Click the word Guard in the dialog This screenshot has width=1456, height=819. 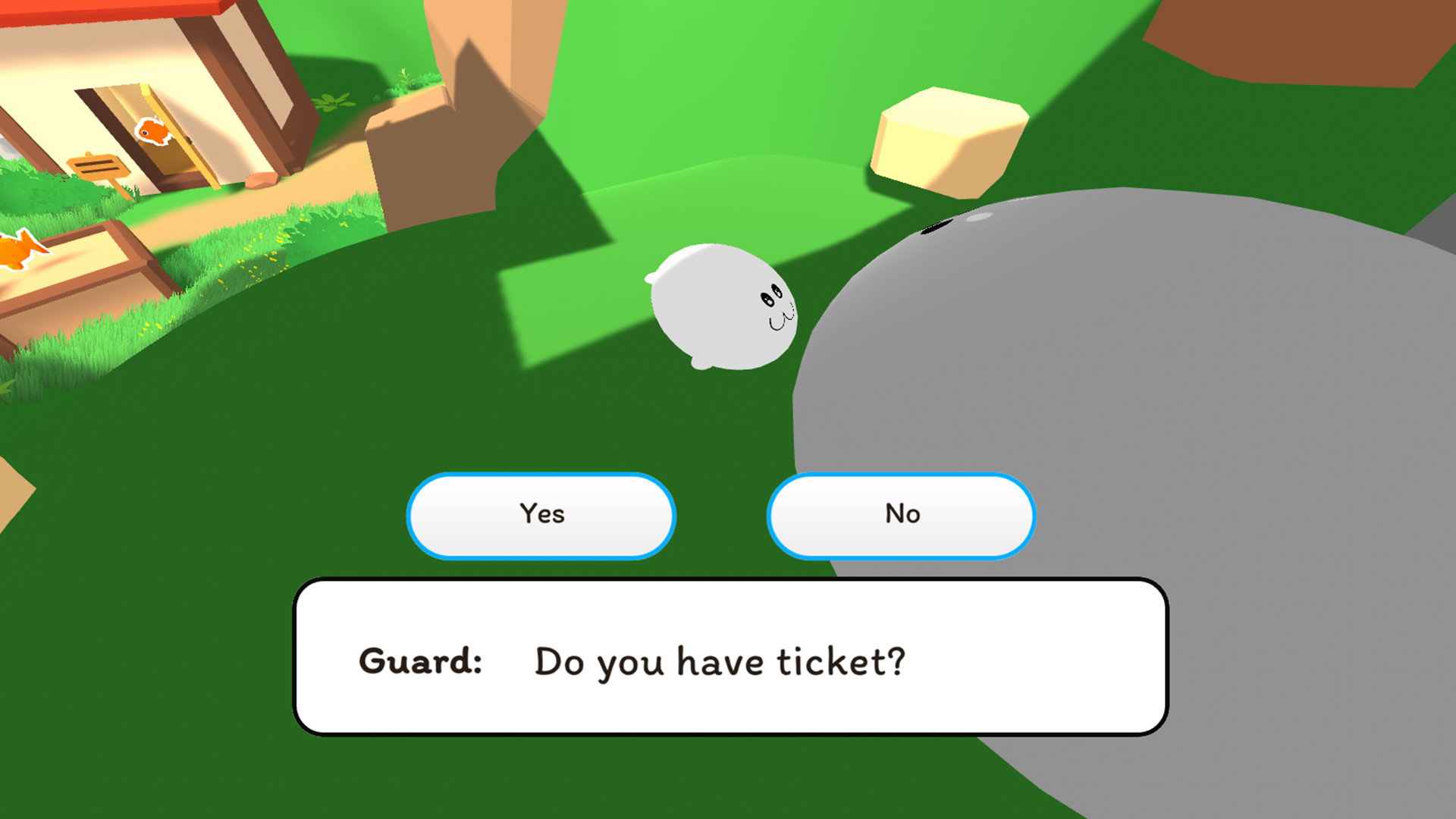422,660
